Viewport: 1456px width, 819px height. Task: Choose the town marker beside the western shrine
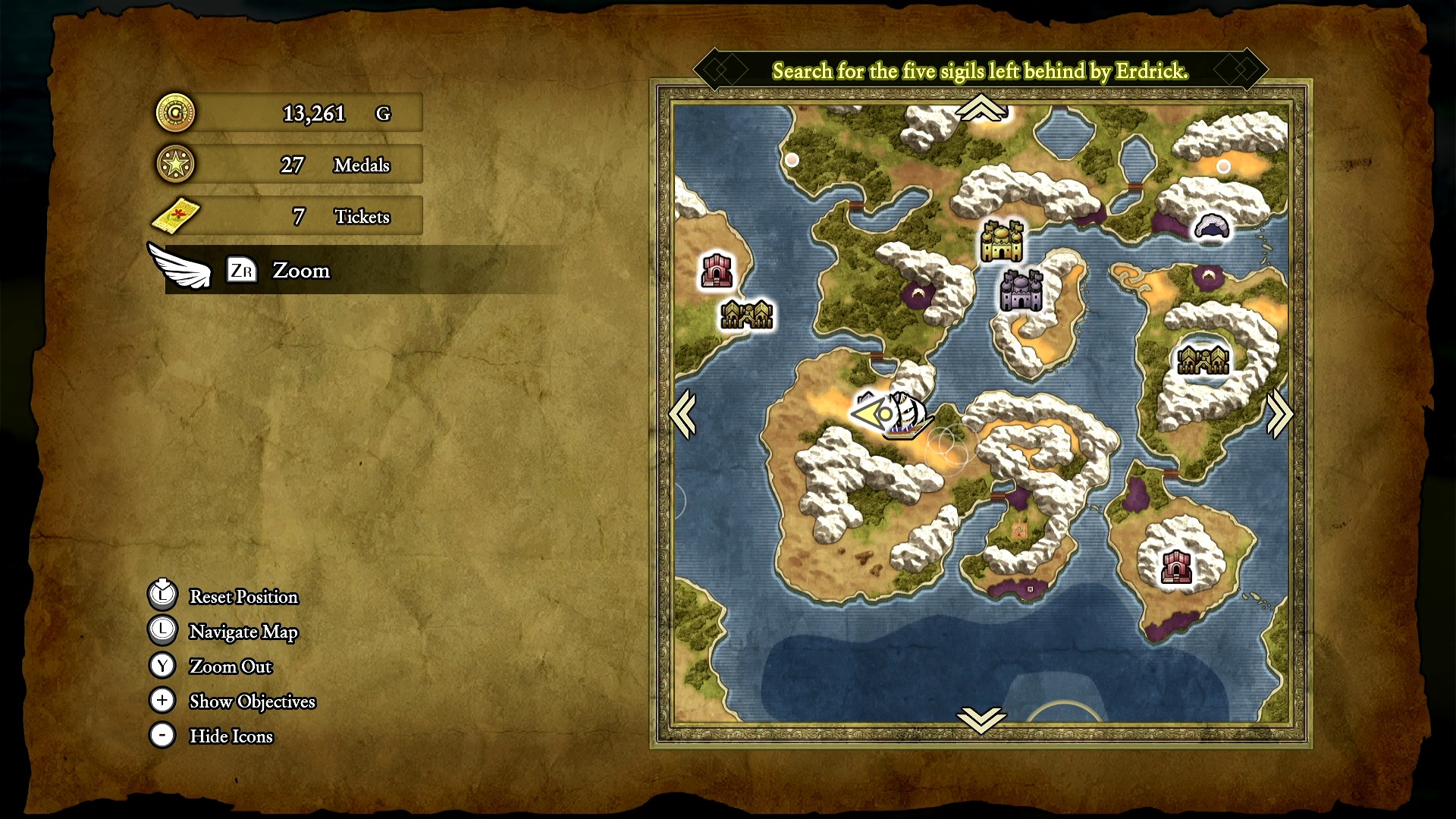pos(746,314)
